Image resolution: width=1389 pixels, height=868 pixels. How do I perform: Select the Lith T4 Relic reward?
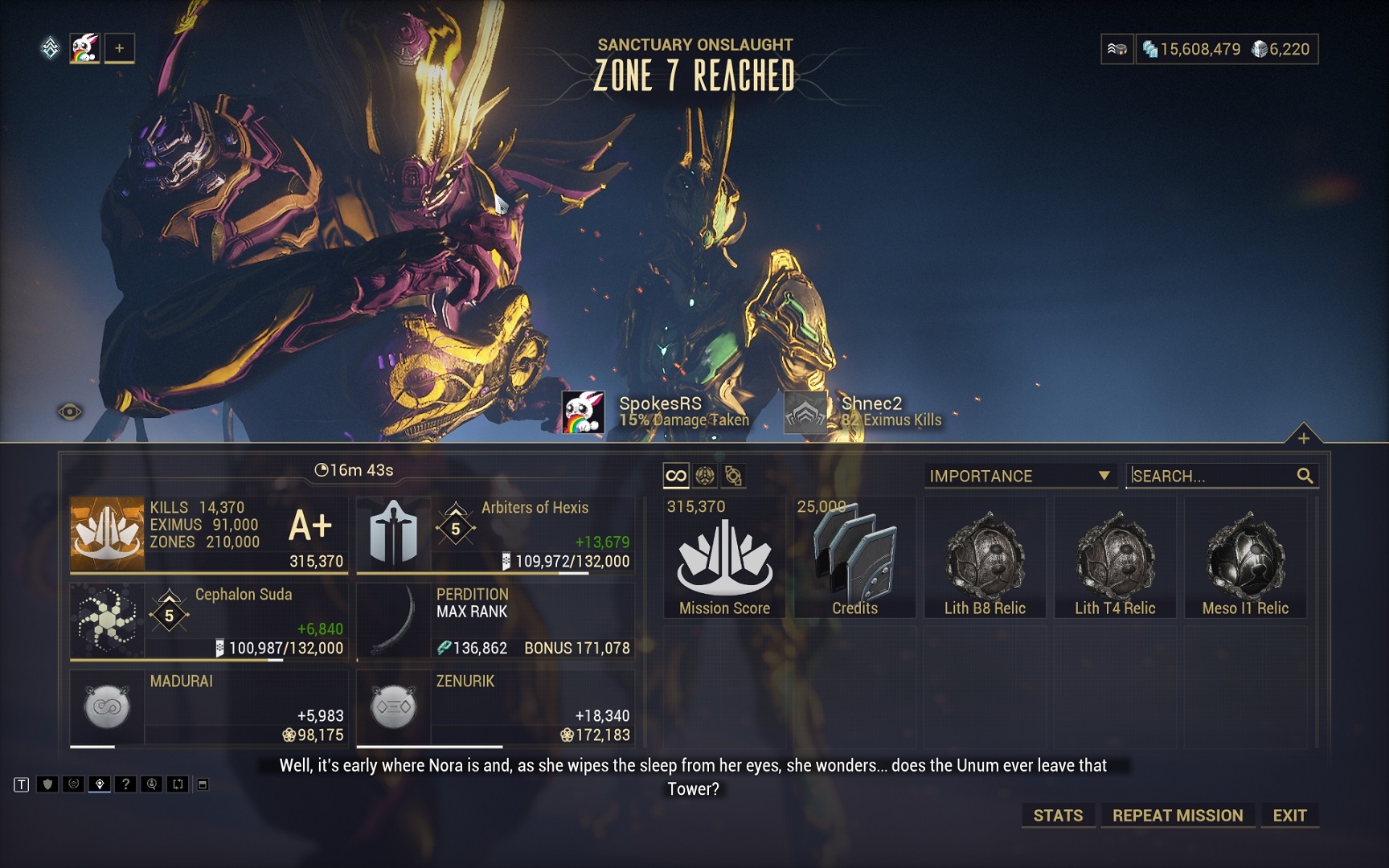click(x=1115, y=557)
